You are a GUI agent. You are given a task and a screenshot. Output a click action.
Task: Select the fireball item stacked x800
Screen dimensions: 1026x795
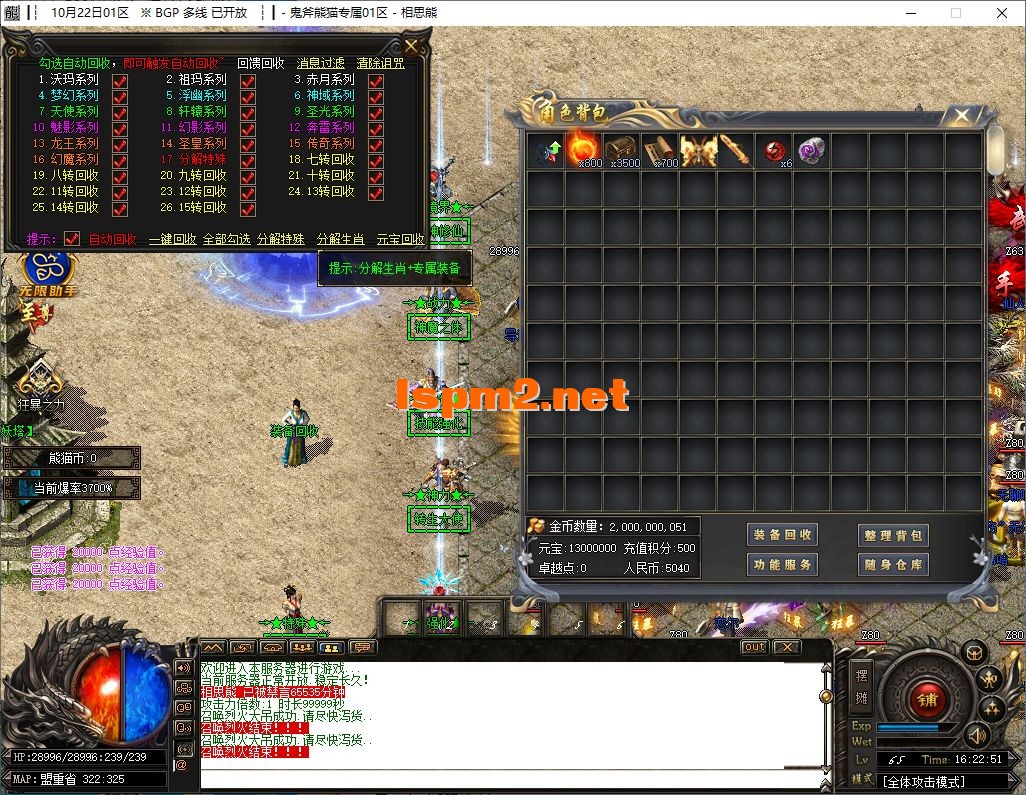[584, 150]
